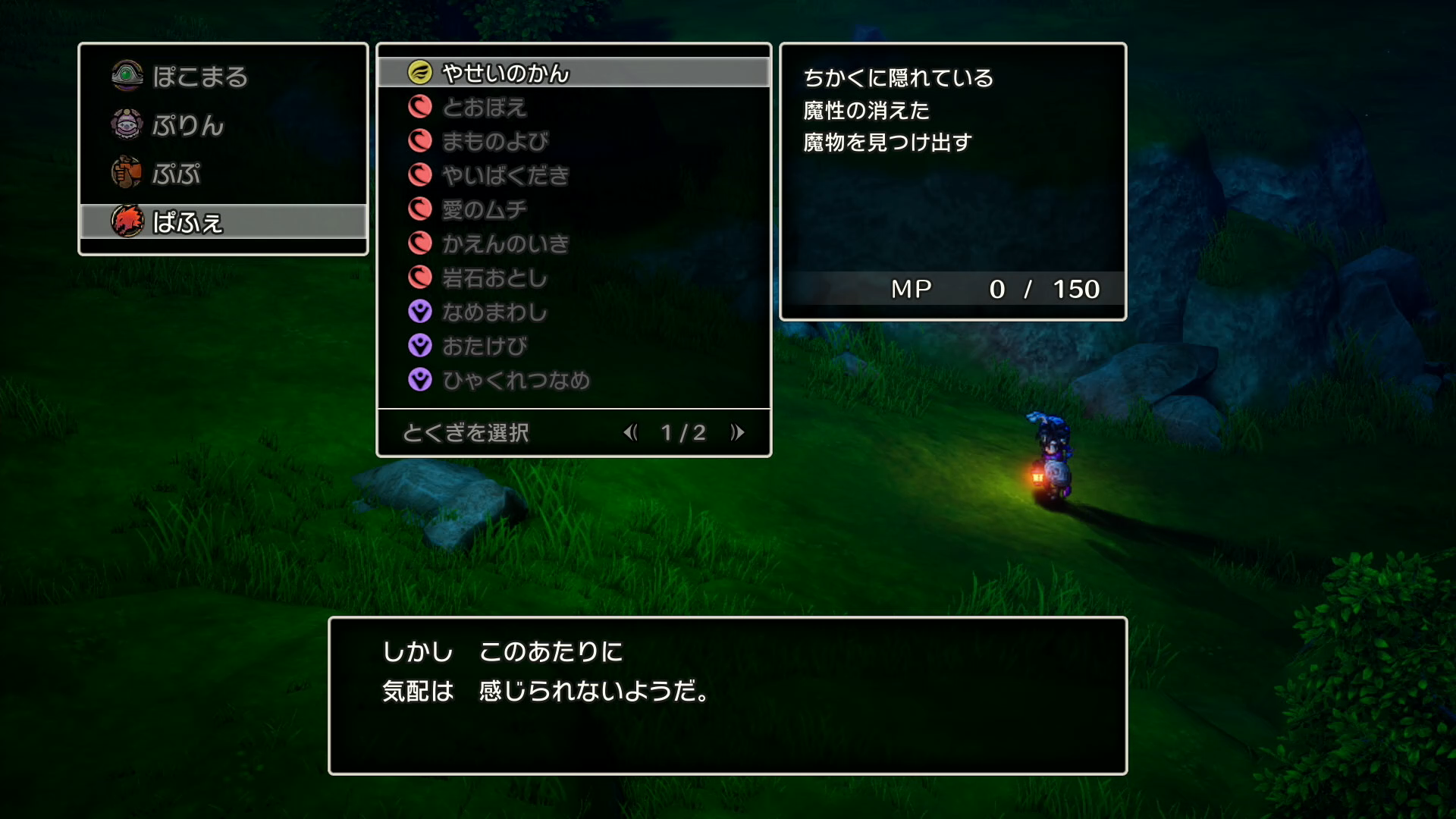Click the とくぎを選択 label

(467, 431)
